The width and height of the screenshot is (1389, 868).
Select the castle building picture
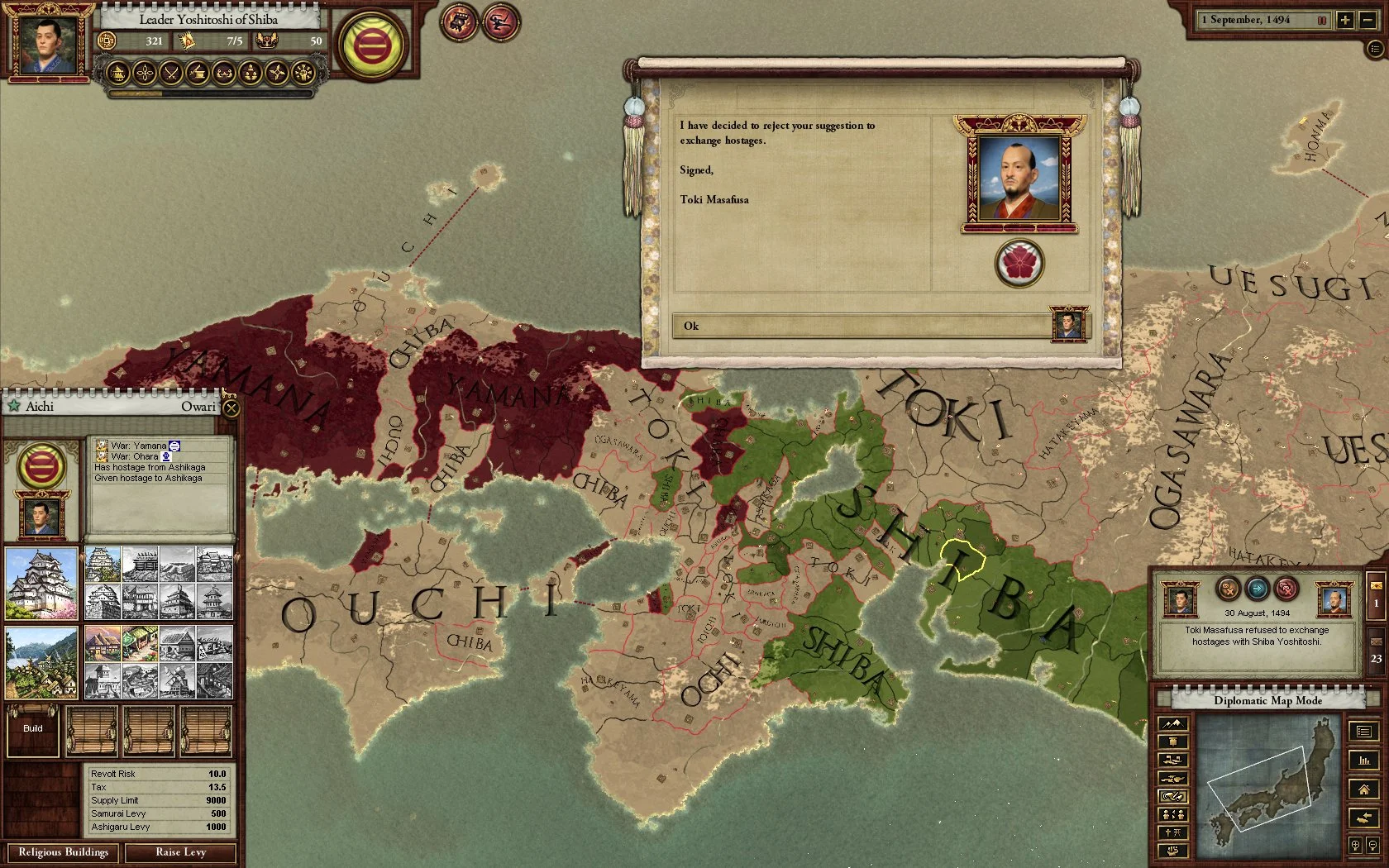click(41, 584)
